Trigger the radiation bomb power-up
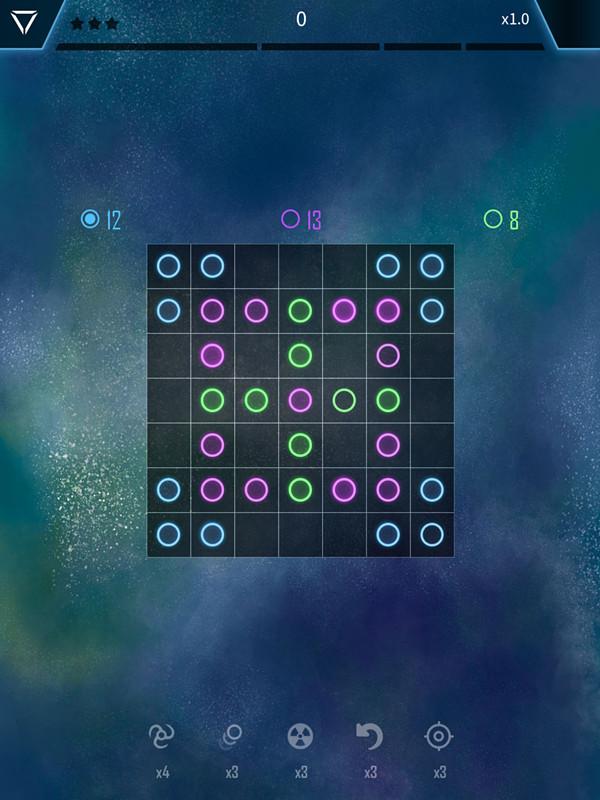This screenshot has height=800, width=600. [300, 737]
